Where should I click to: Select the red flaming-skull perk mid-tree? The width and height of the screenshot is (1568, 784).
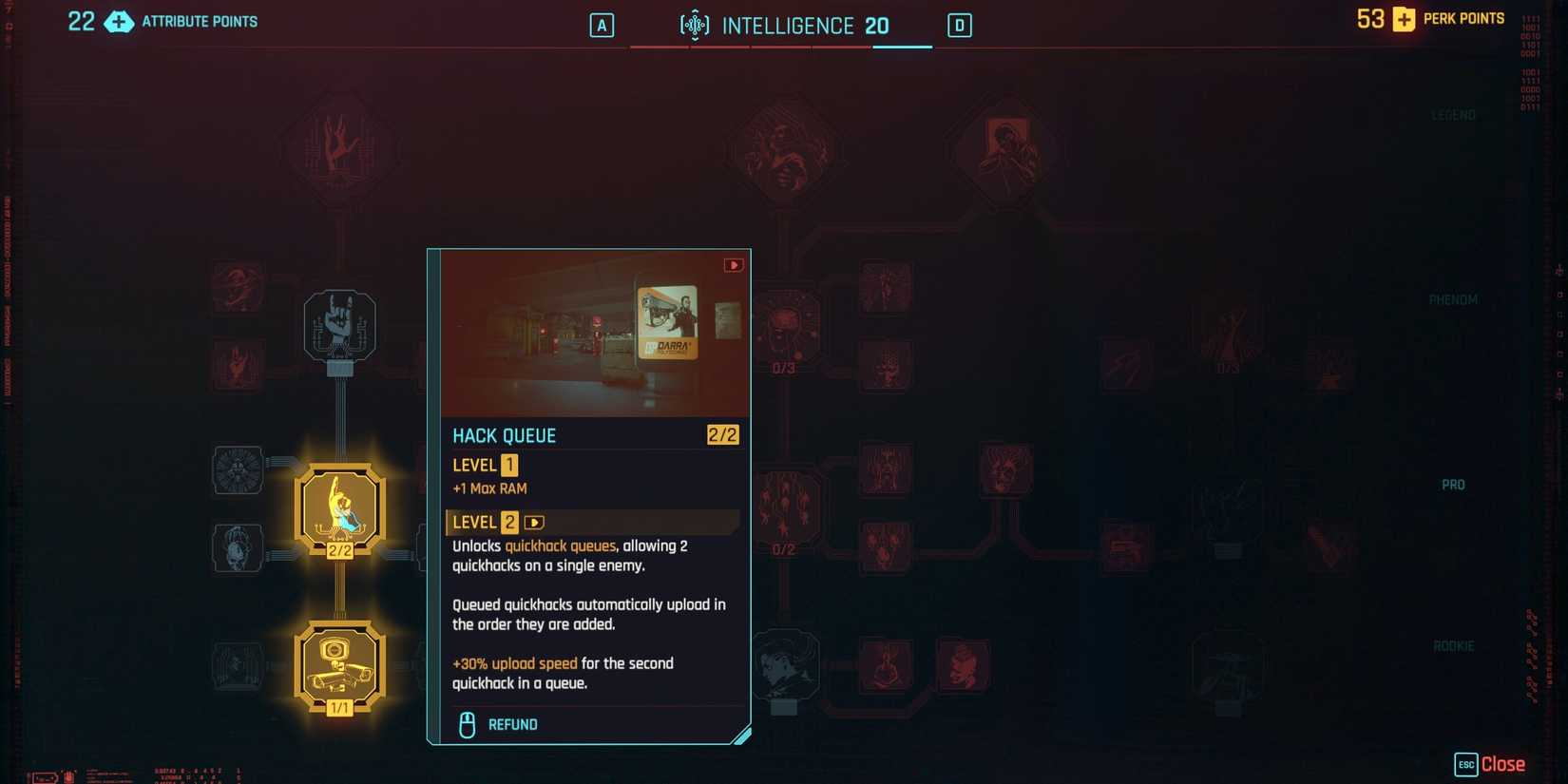(1005, 466)
